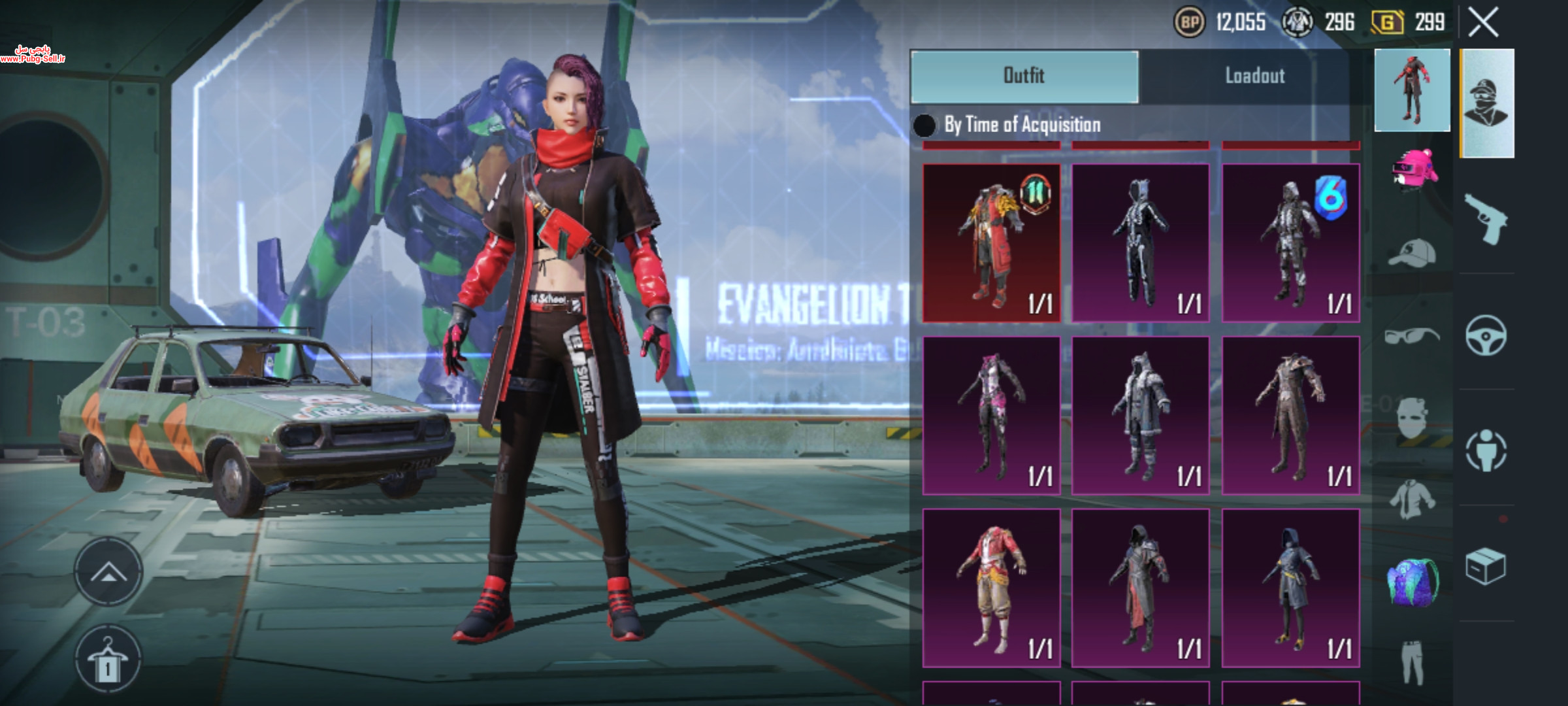Toggle By Time of Acquisition sorting
The image size is (1568, 706).
coord(924,125)
